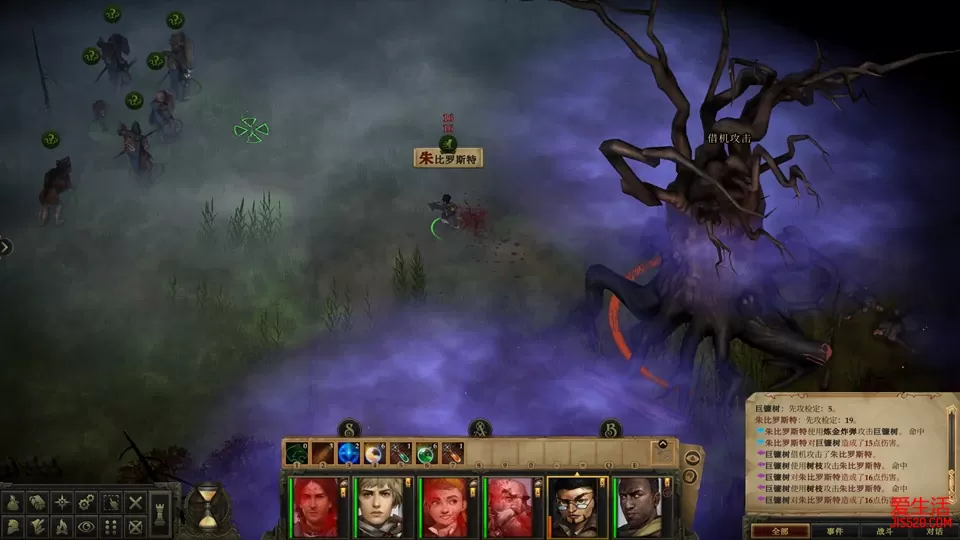
Task: Select the smiling orange-haired girl portrait
Action: pyautogui.click(x=445, y=506)
